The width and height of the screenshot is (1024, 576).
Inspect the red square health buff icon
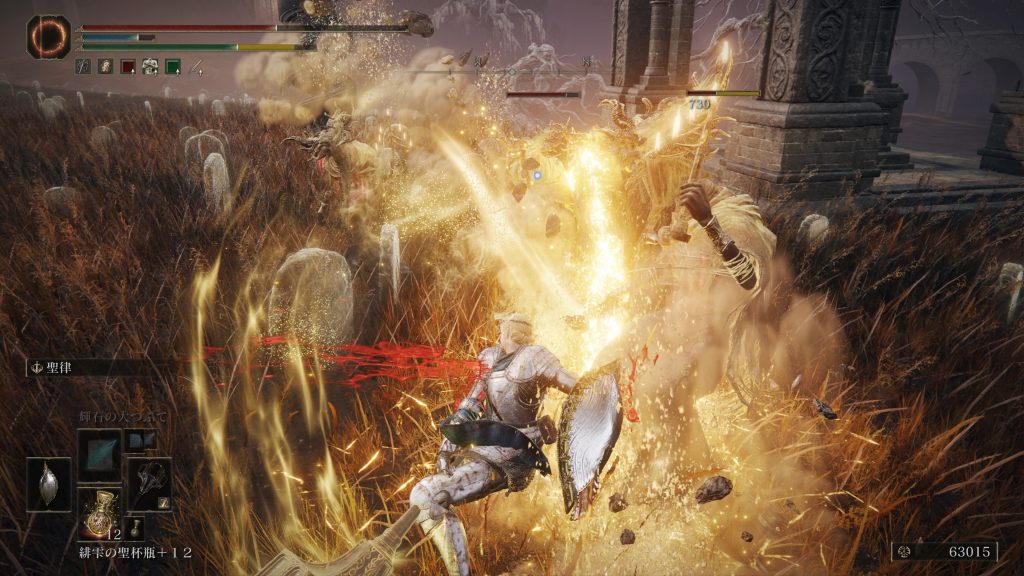[128, 67]
